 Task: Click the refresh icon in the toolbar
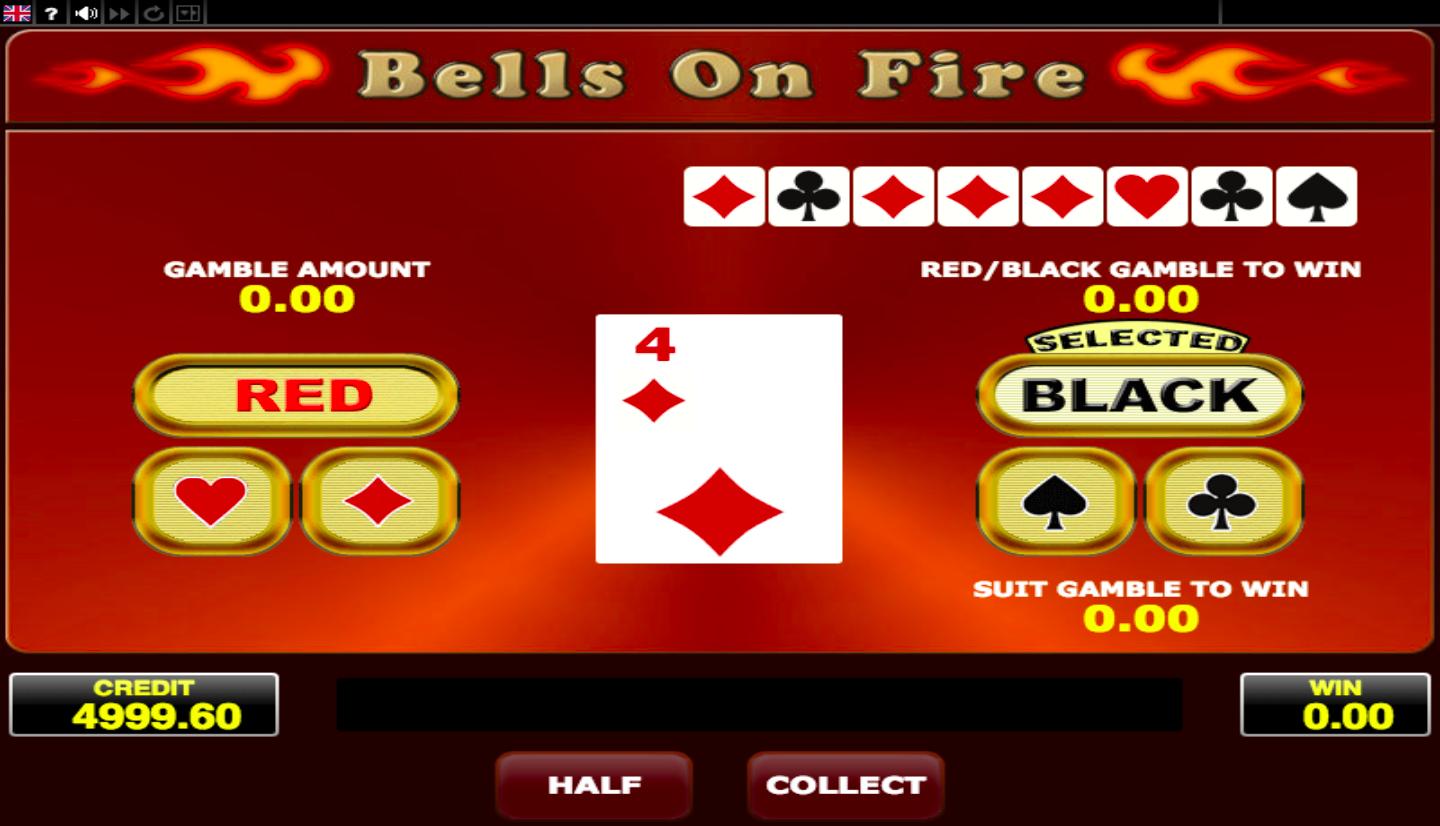pyautogui.click(x=153, y=12)
